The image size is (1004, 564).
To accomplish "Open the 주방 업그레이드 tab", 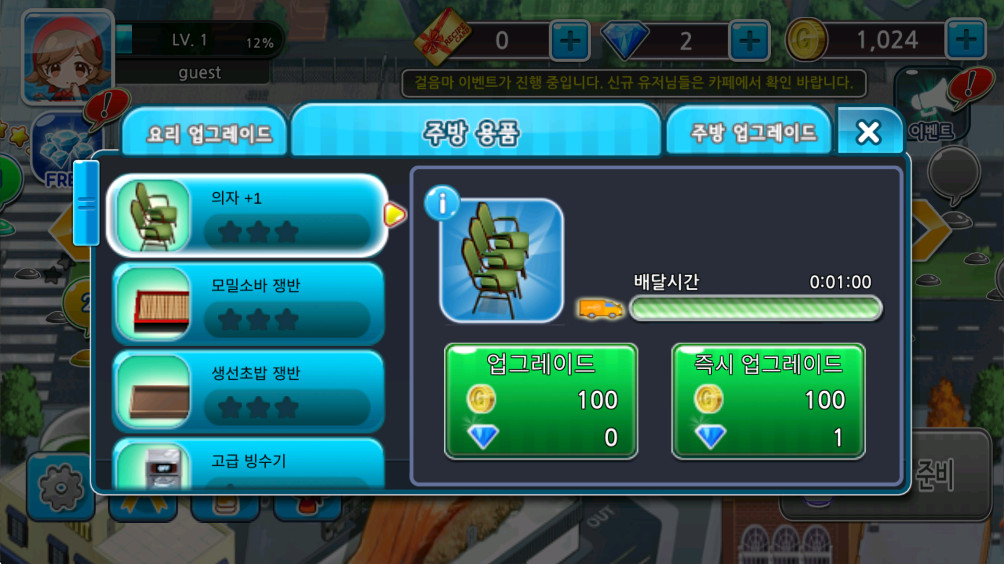I will (x=752, y=132).
